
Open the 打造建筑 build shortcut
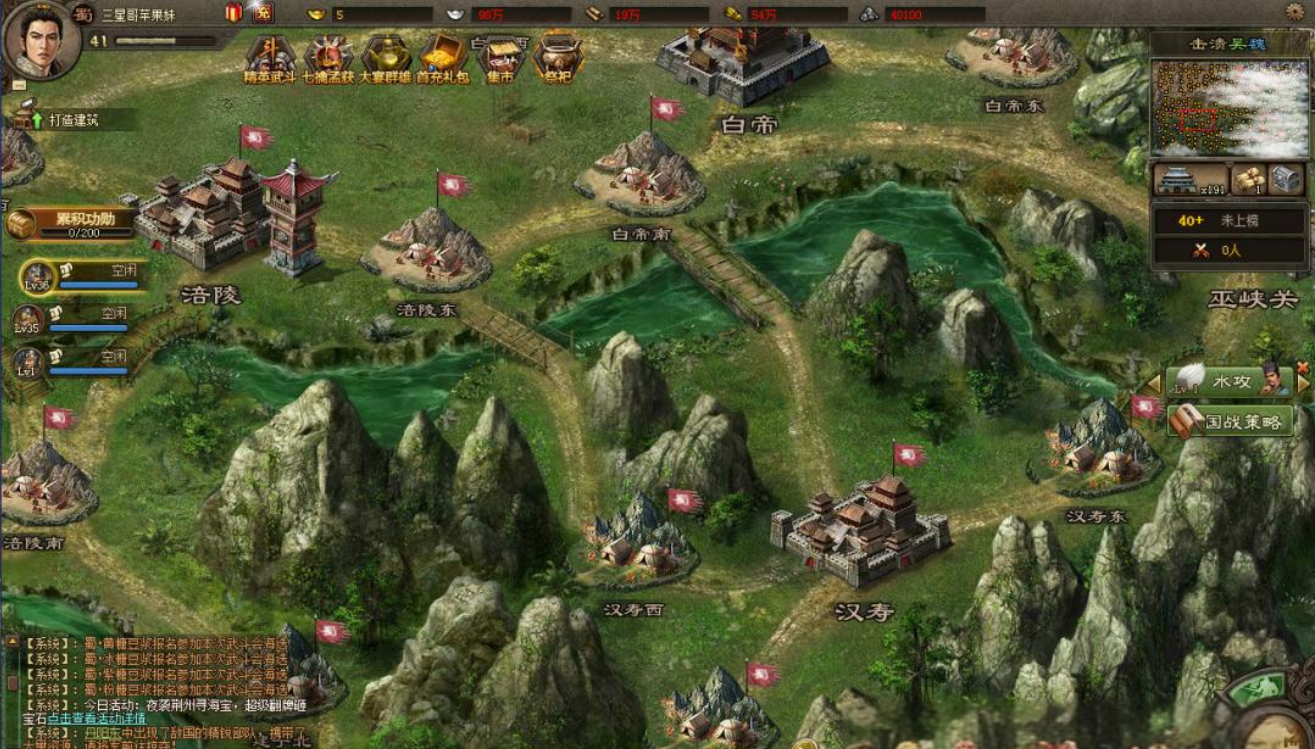pyautogui.click(x=62, y=120)
